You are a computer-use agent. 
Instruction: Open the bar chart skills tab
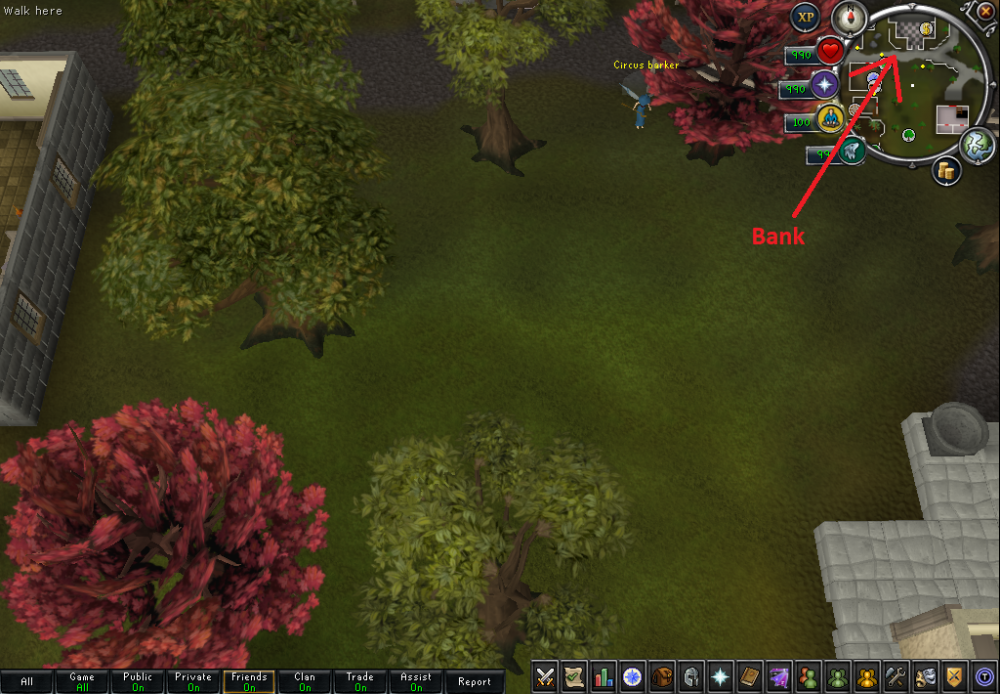[603, 676]
